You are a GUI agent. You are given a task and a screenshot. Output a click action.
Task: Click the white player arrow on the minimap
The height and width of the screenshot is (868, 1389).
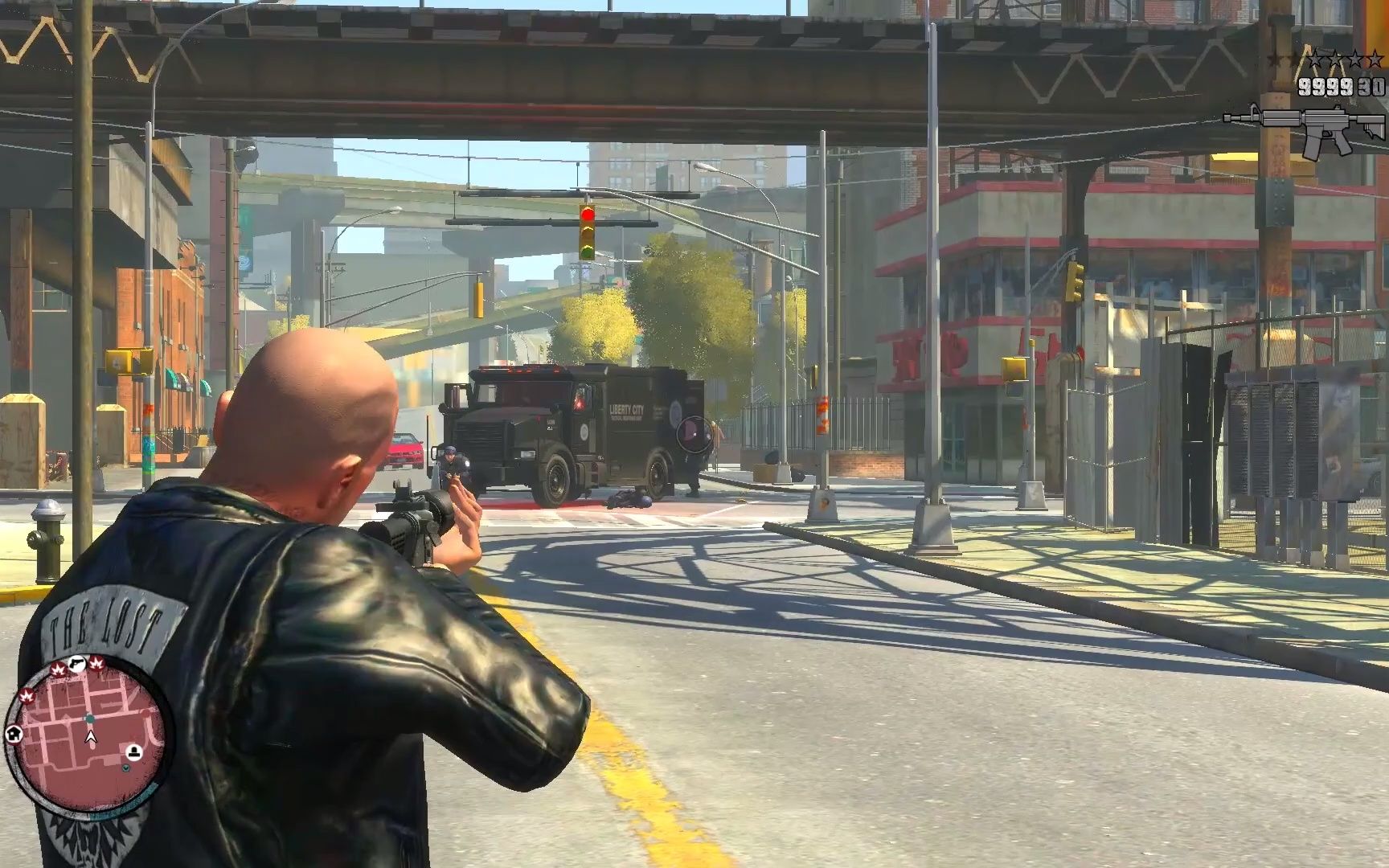click(x=90, y=737)
